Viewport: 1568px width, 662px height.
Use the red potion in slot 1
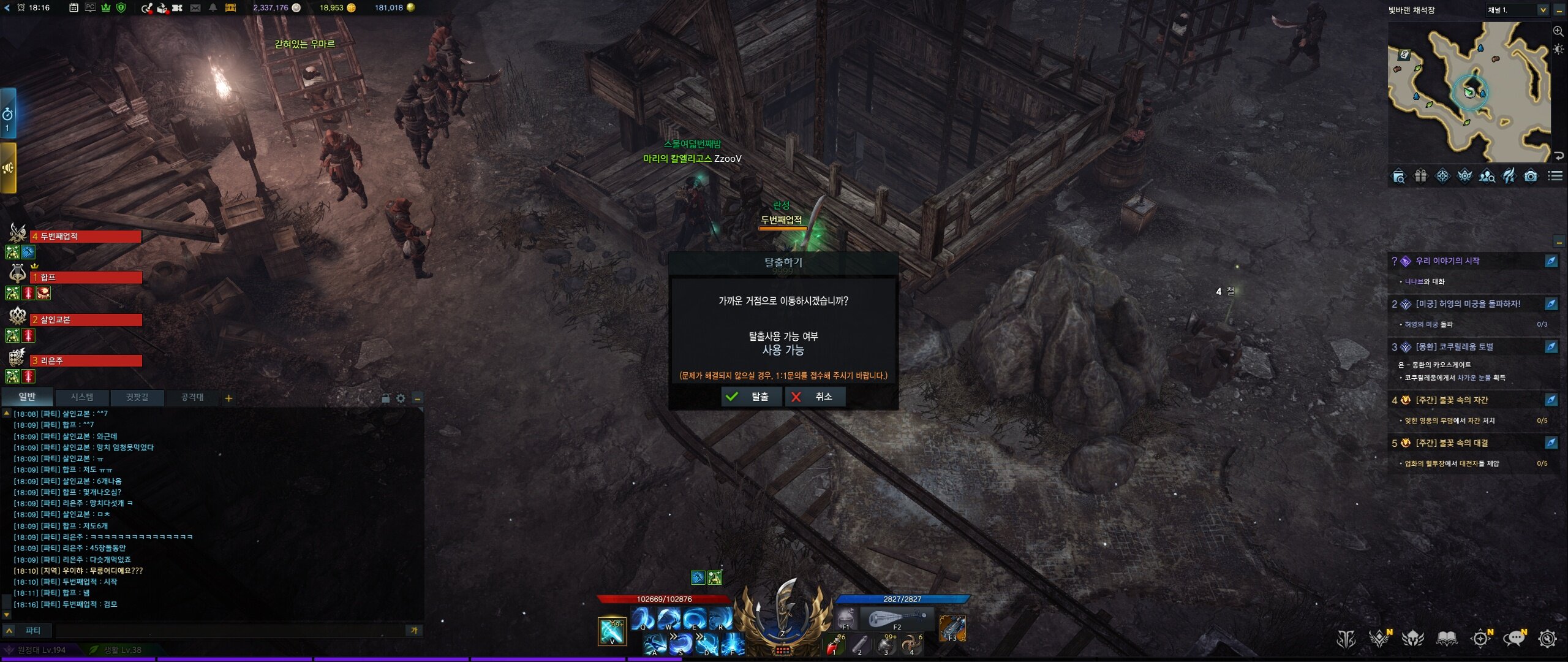(833, 645)
